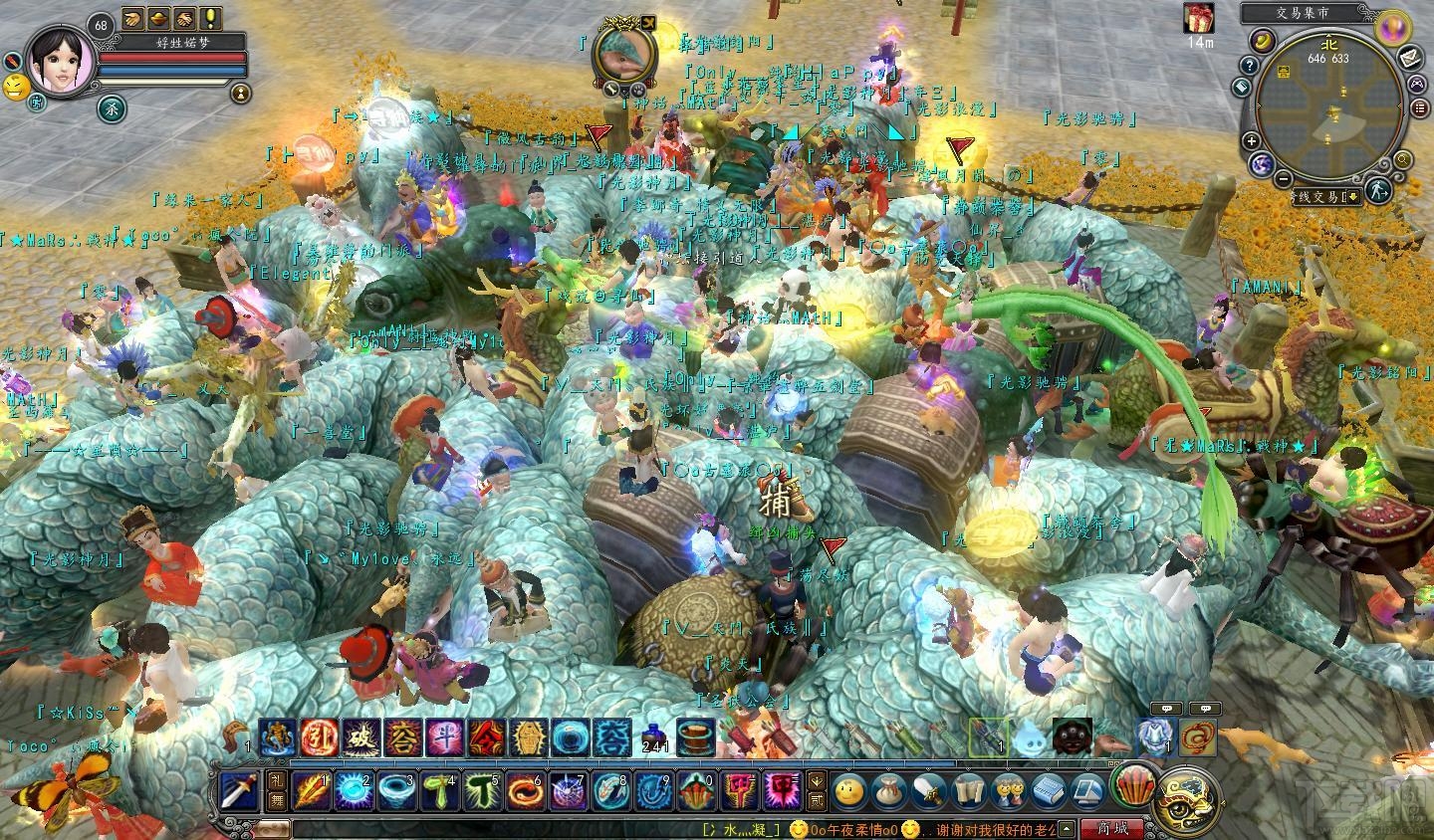Toggle the walking figure auto-path button
The width and height of the screenshot is (1434, 840).
pyautogui.click(x=1377, y=191)
